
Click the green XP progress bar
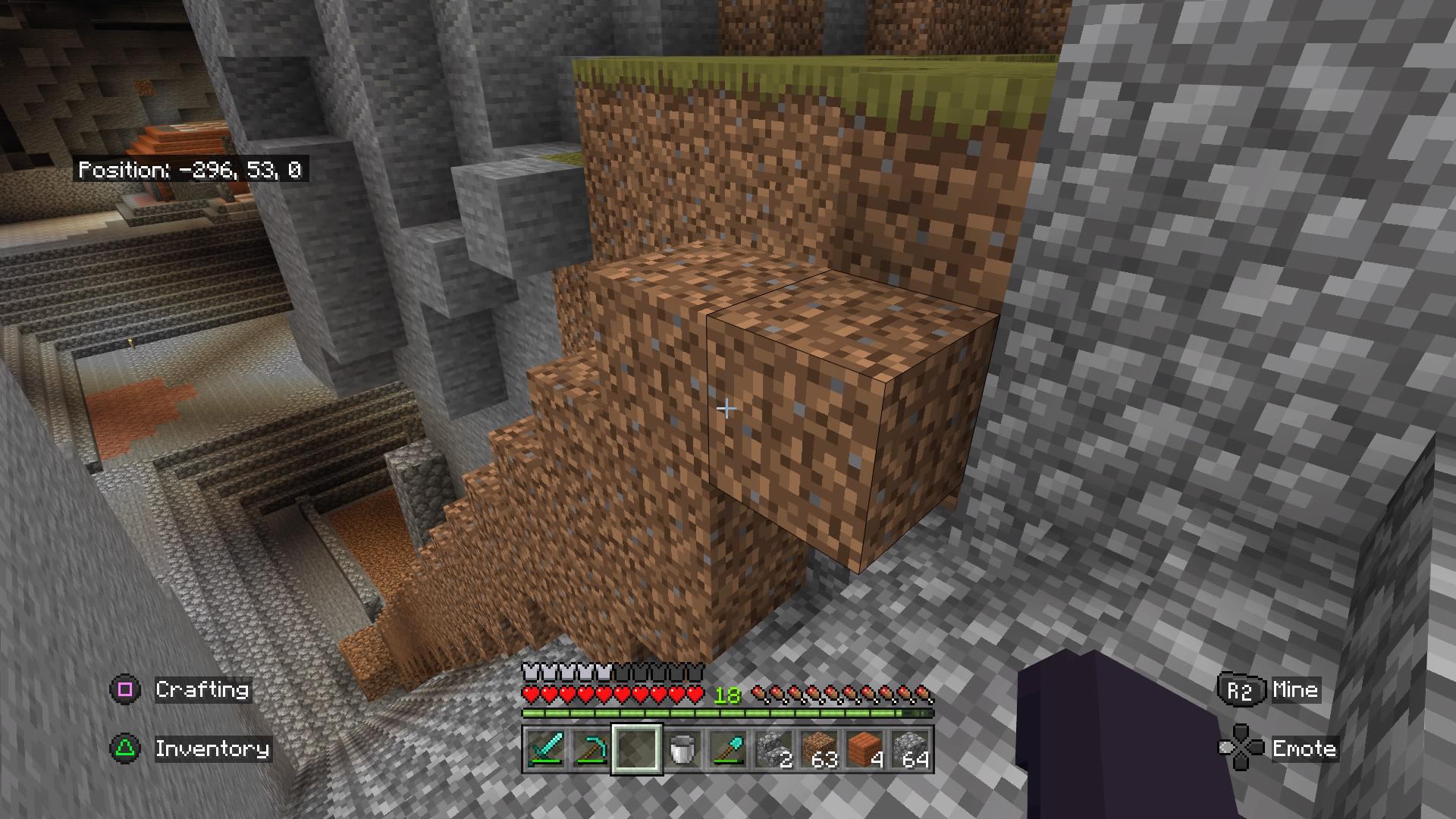coord(728,714)
